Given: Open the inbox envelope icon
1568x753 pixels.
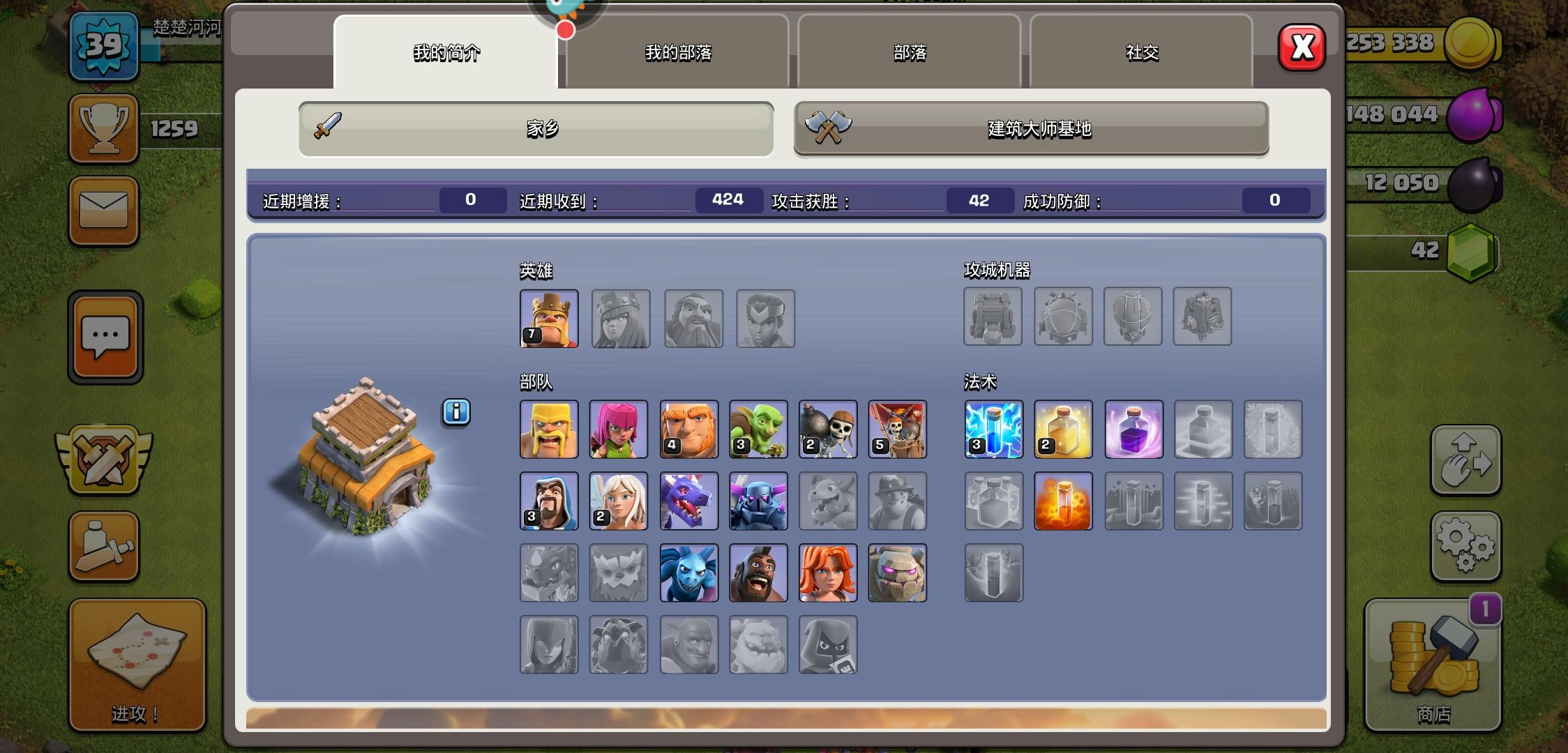Looking at the screenshot, I should pos(103,211).
